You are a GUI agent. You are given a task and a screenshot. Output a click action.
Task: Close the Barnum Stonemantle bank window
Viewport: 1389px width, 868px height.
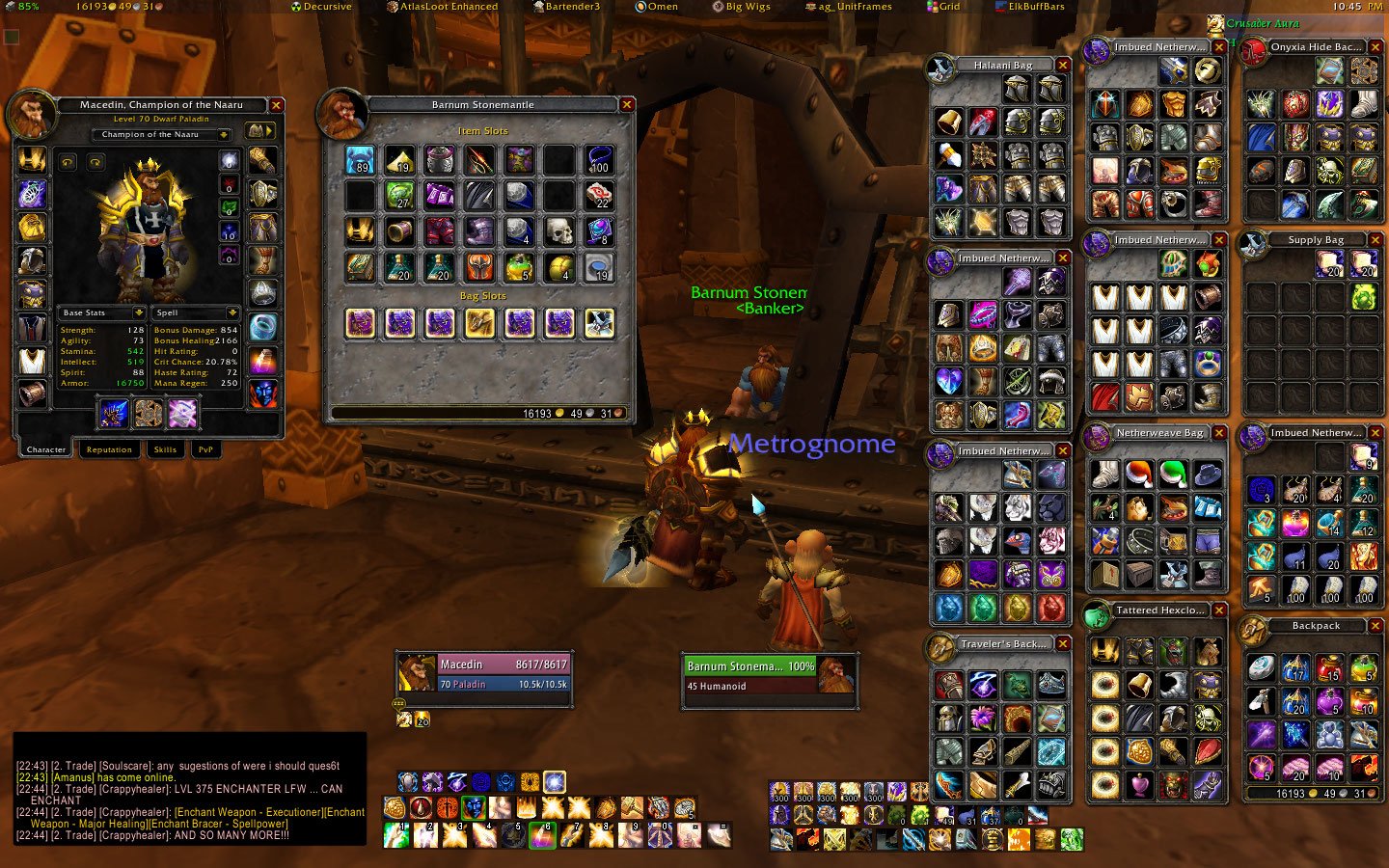tap(627, 105)
